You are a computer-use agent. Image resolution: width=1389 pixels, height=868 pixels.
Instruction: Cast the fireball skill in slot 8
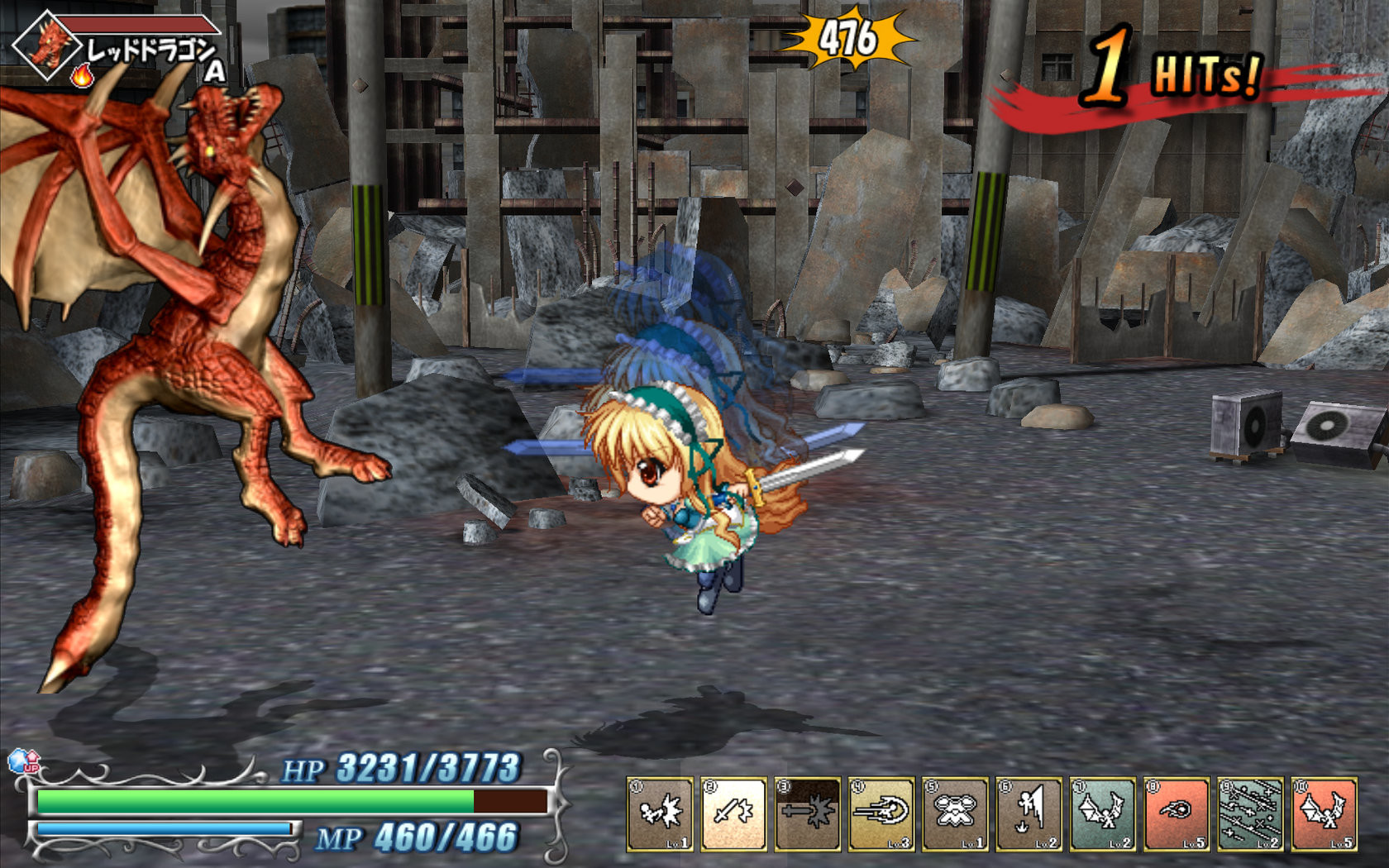[1177, 814]
